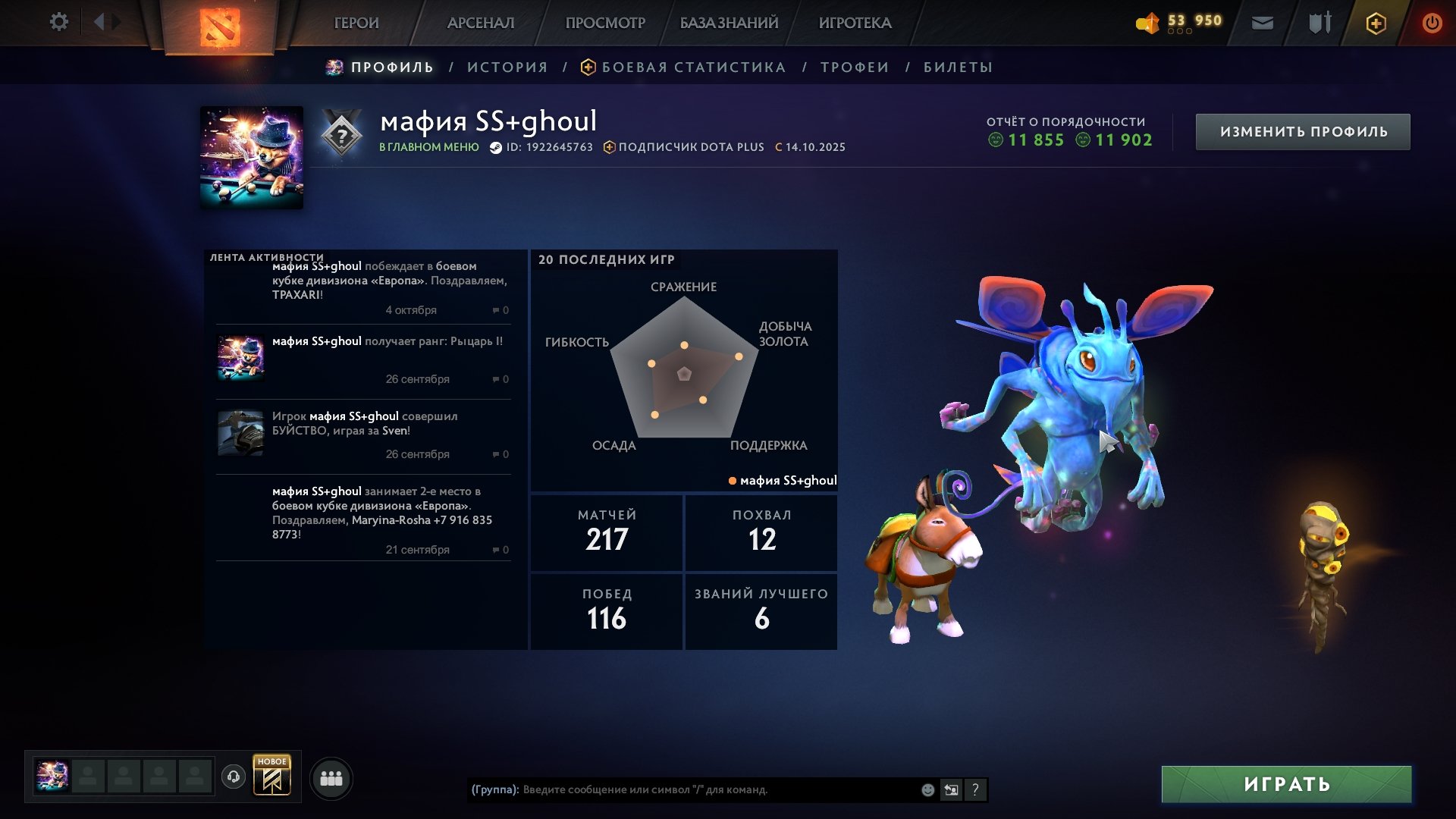Toggle microphone via the headphones button
This screenshot has width=1456, height=819.
pyautogui.click(x=234, y=777)
